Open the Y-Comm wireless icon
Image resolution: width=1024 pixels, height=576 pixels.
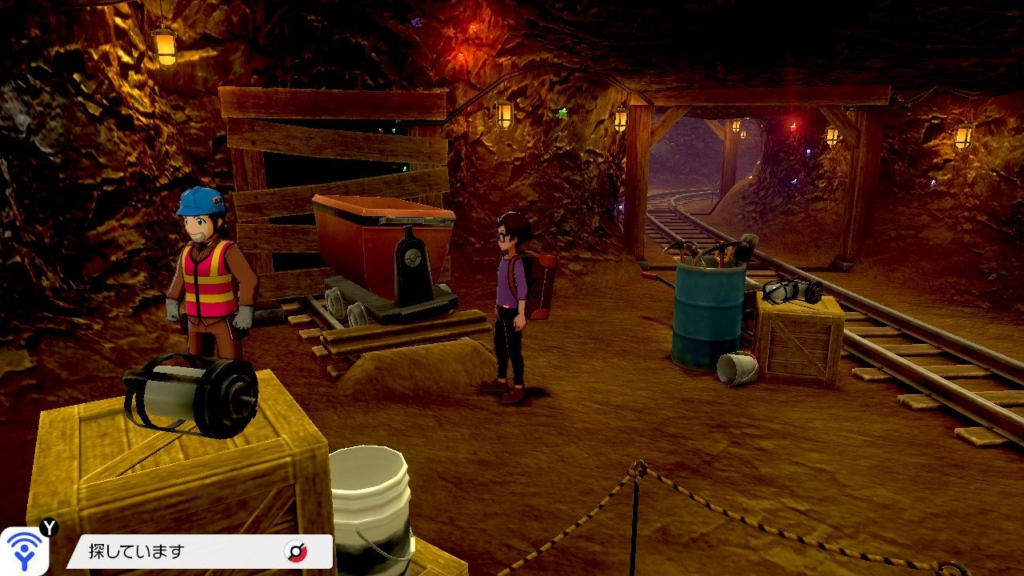click(x=24, y=551)
